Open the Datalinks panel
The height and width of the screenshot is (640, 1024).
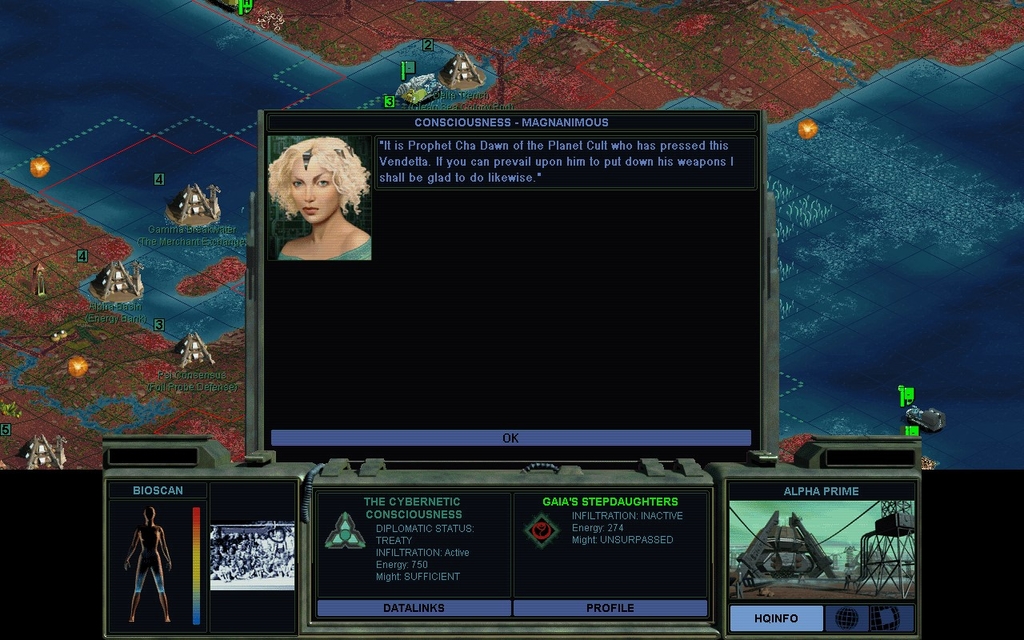413,608
